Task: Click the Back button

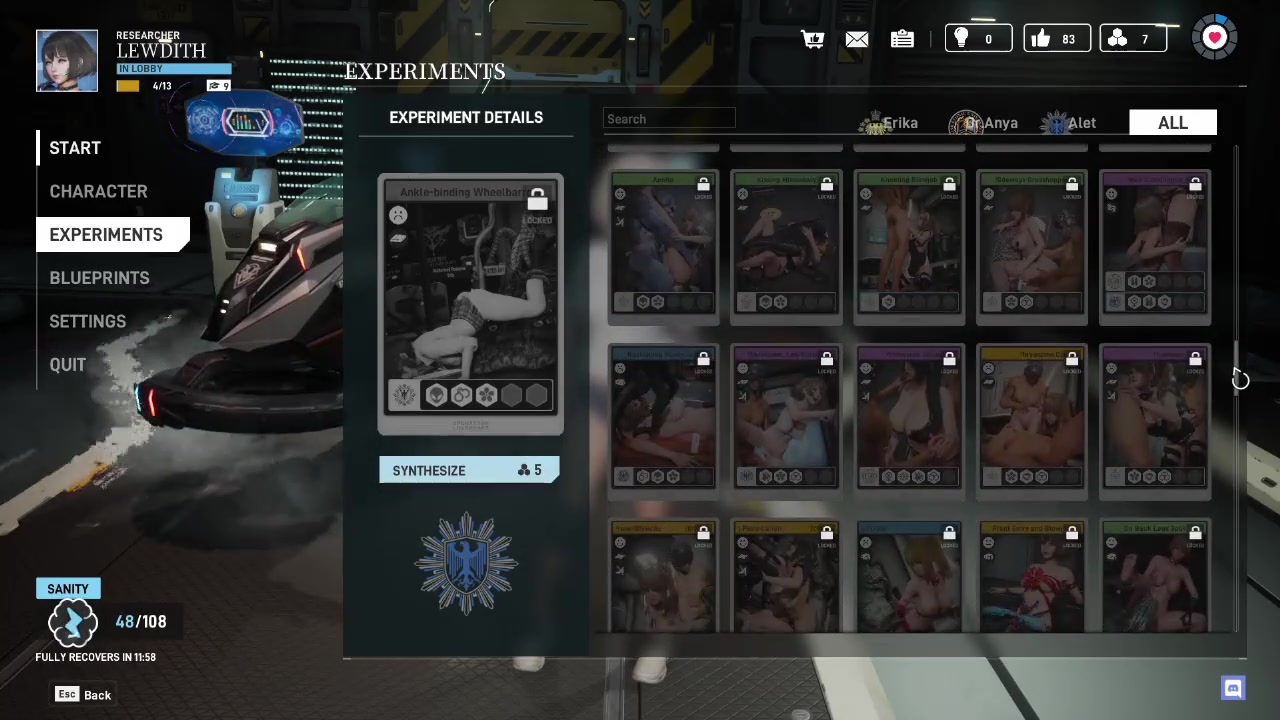Action: pyautogui.click(x=84, y=695)
